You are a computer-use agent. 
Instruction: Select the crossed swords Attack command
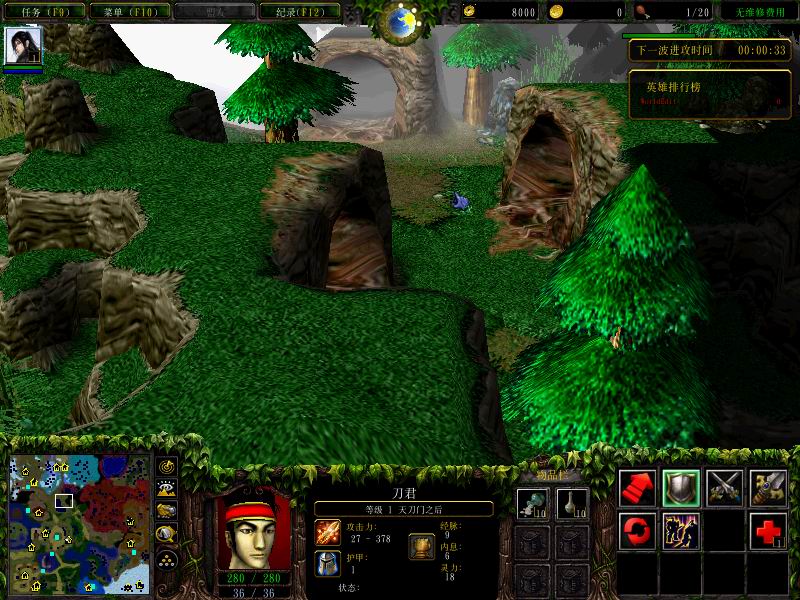(x=725, y=487)
